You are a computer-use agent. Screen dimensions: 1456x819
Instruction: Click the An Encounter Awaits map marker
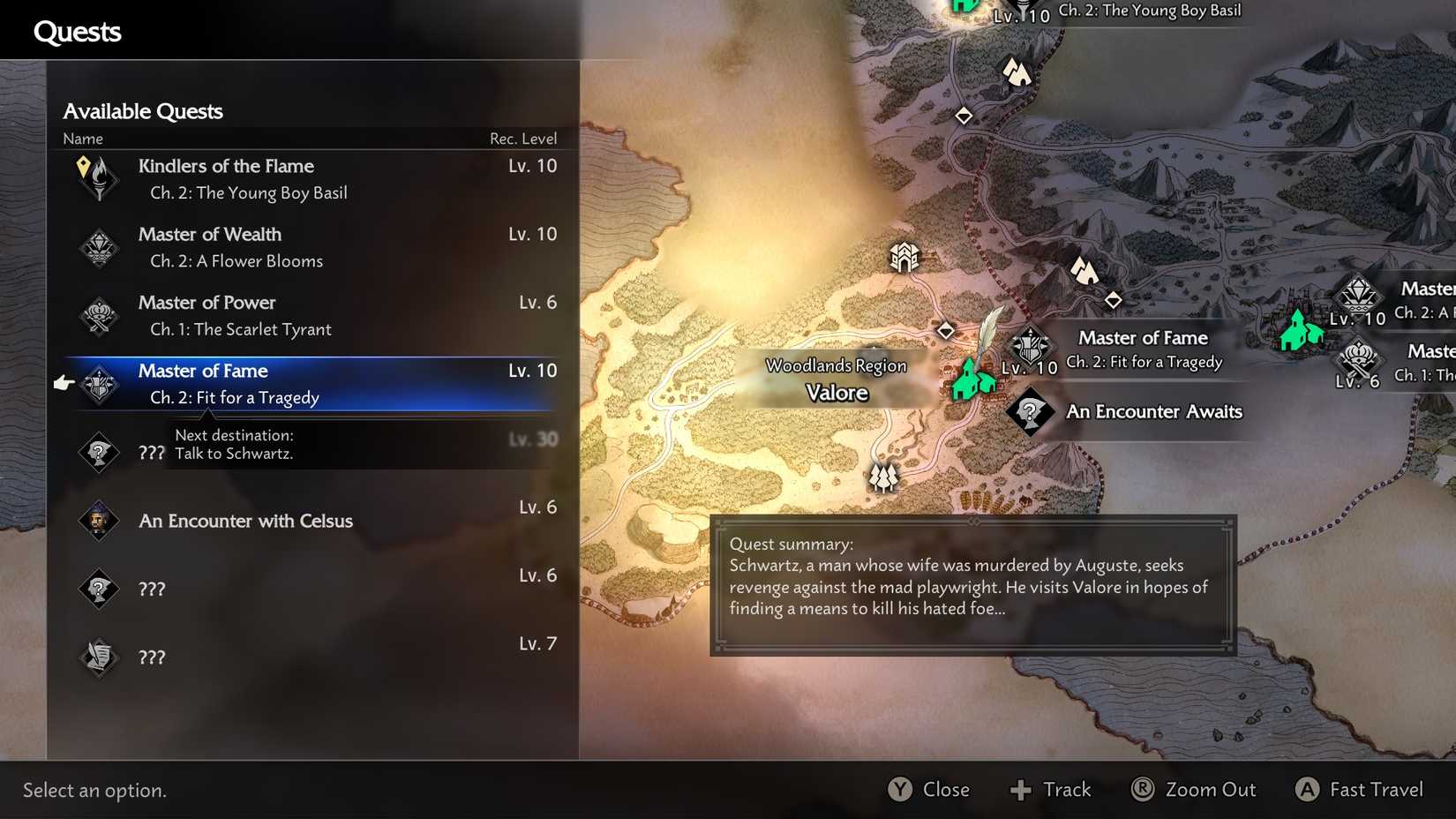[1031, 411]
